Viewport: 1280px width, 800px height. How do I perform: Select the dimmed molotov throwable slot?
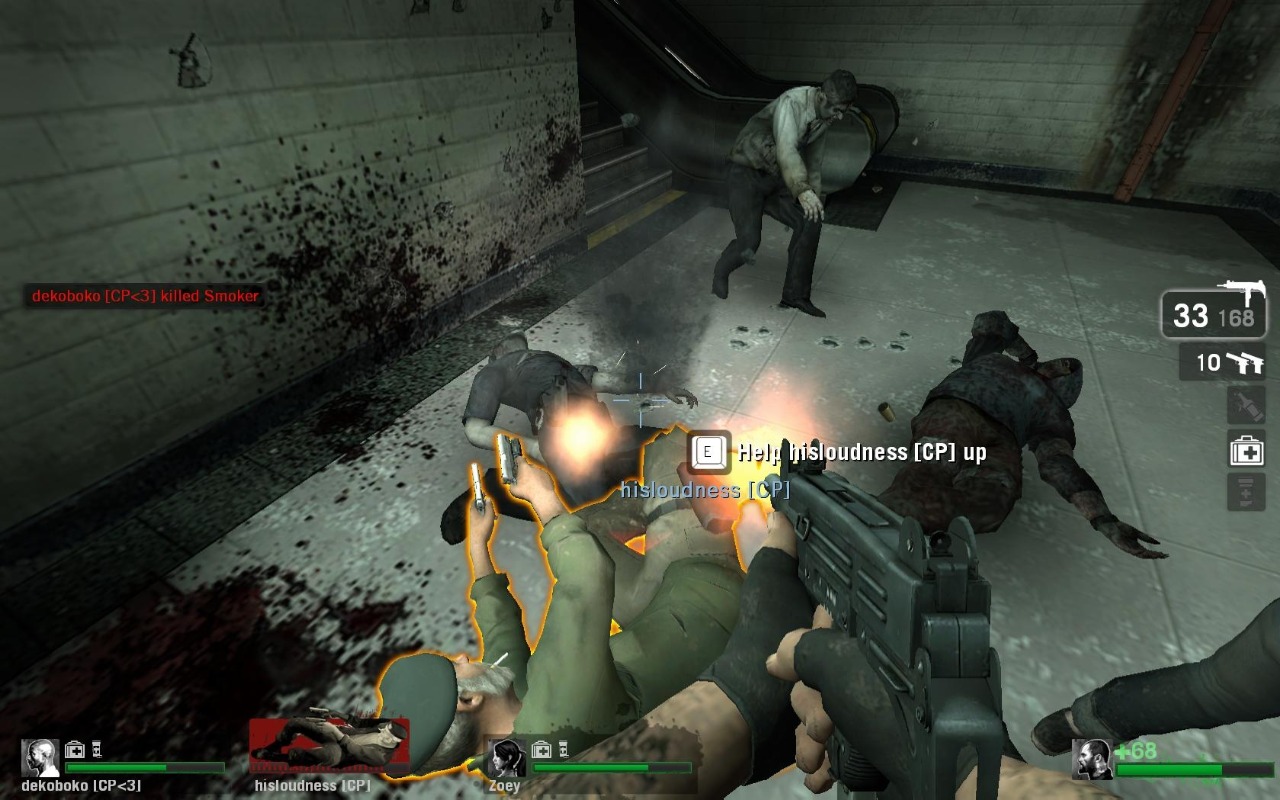click(1246, 405)
